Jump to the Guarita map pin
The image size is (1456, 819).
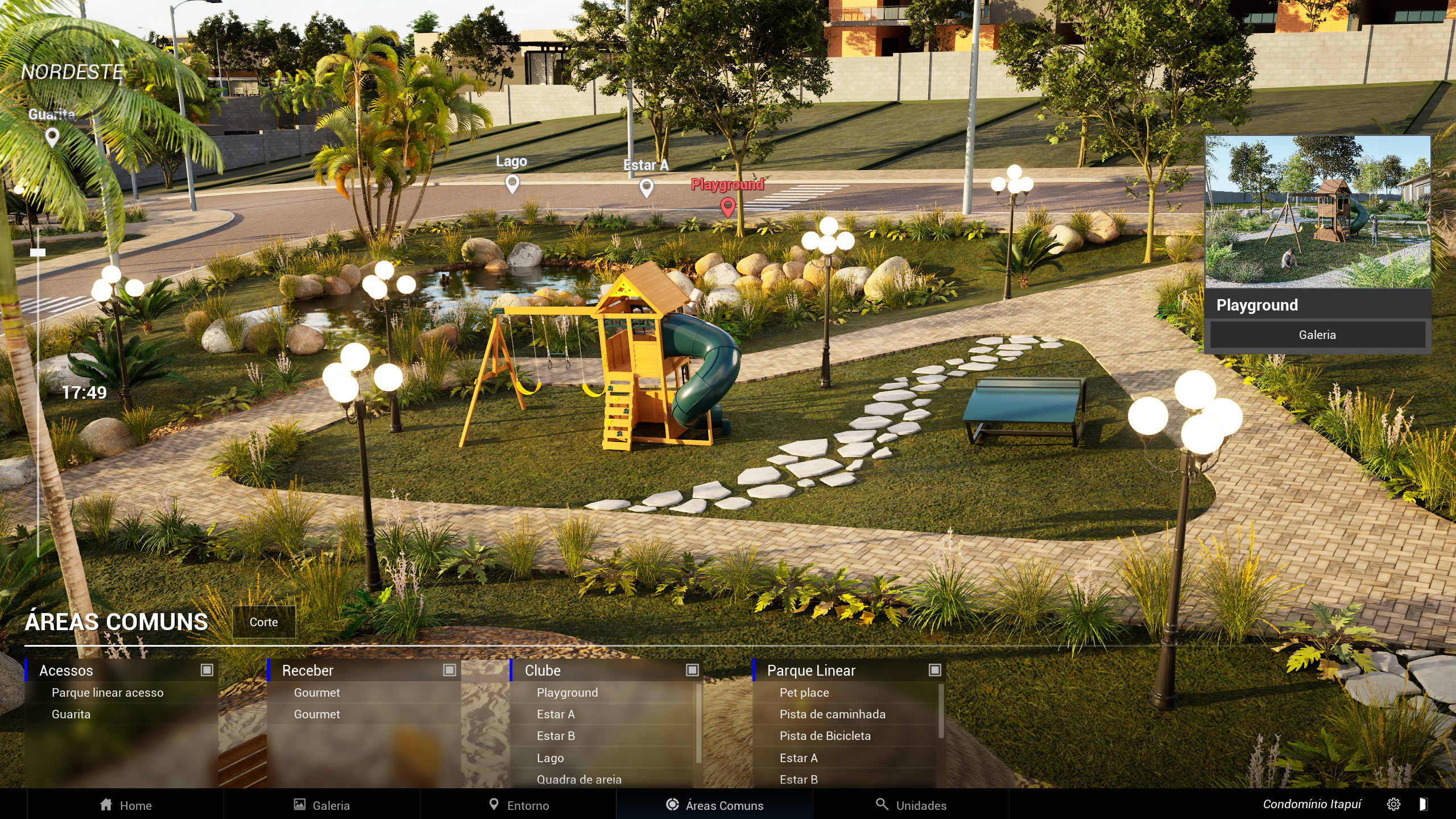coord(52,136)
